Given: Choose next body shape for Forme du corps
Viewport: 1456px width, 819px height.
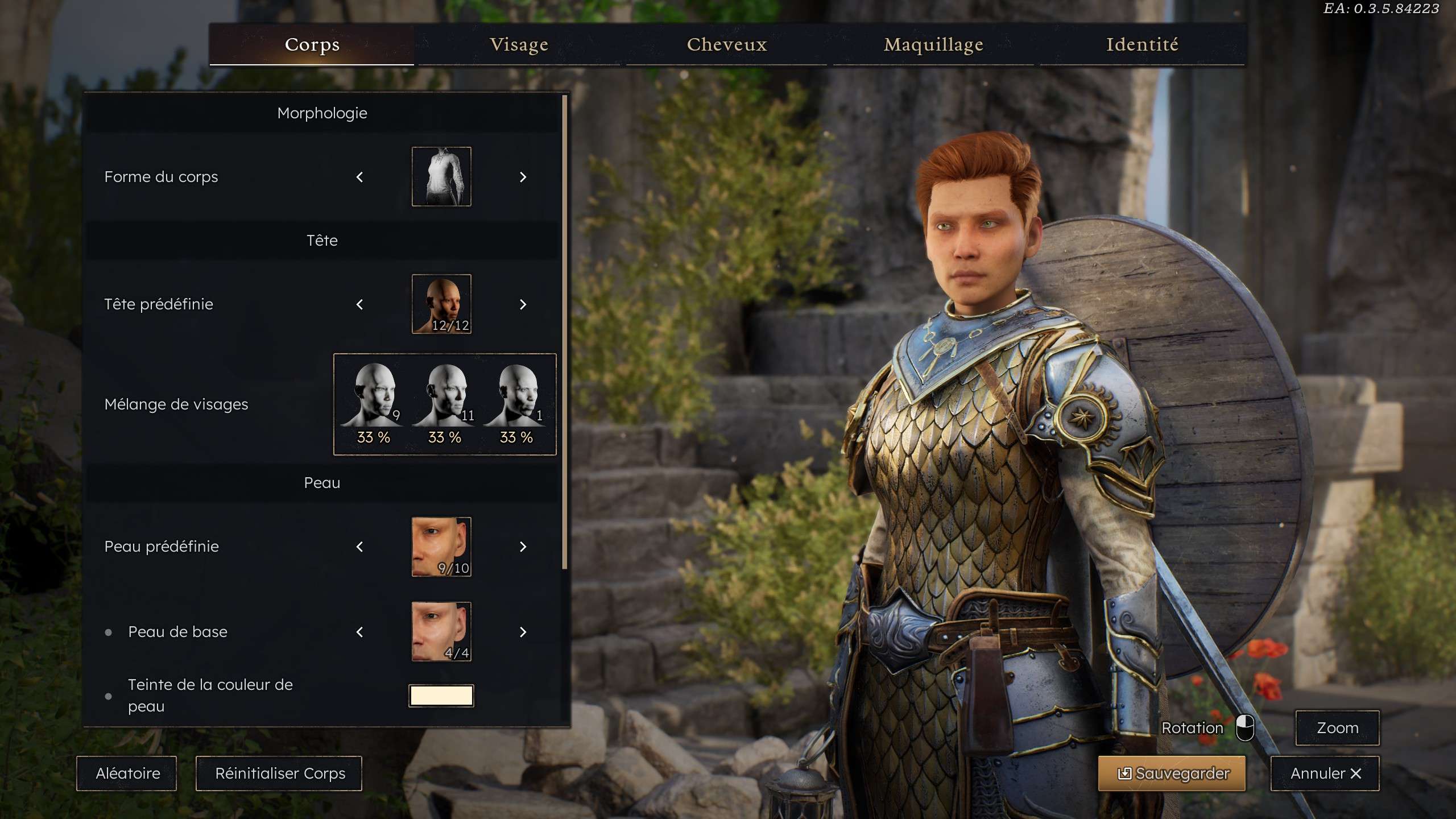Looking at the screenshot, I should click(523, 177).
